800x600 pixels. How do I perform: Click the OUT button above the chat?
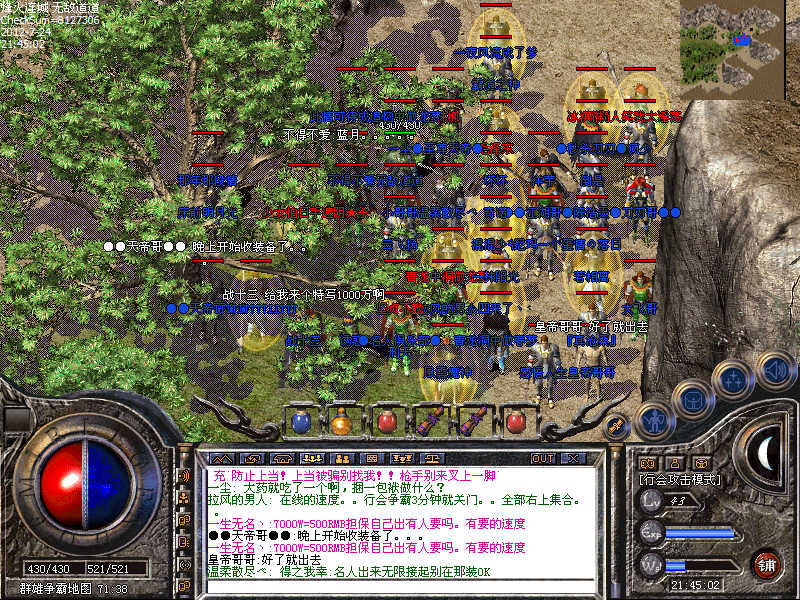coord(543,458)
